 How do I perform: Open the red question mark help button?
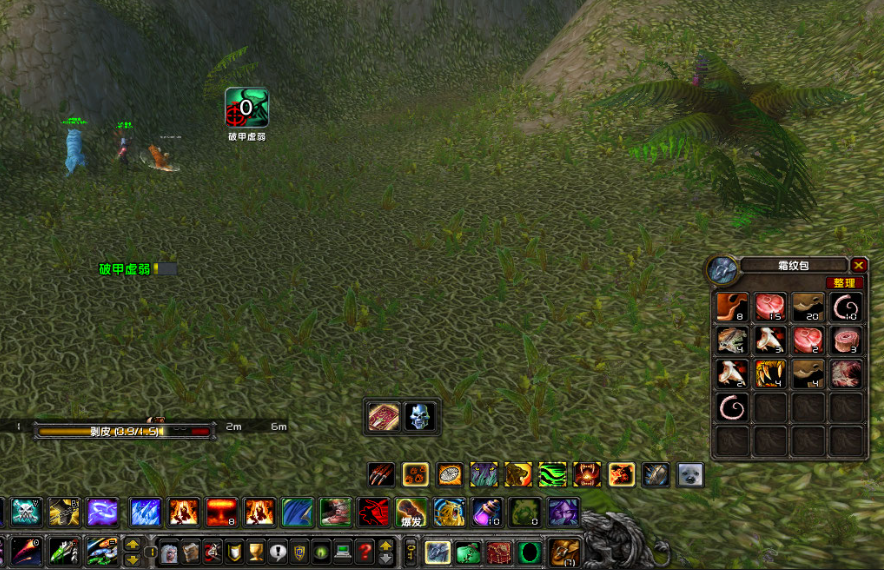coord(365,551)
